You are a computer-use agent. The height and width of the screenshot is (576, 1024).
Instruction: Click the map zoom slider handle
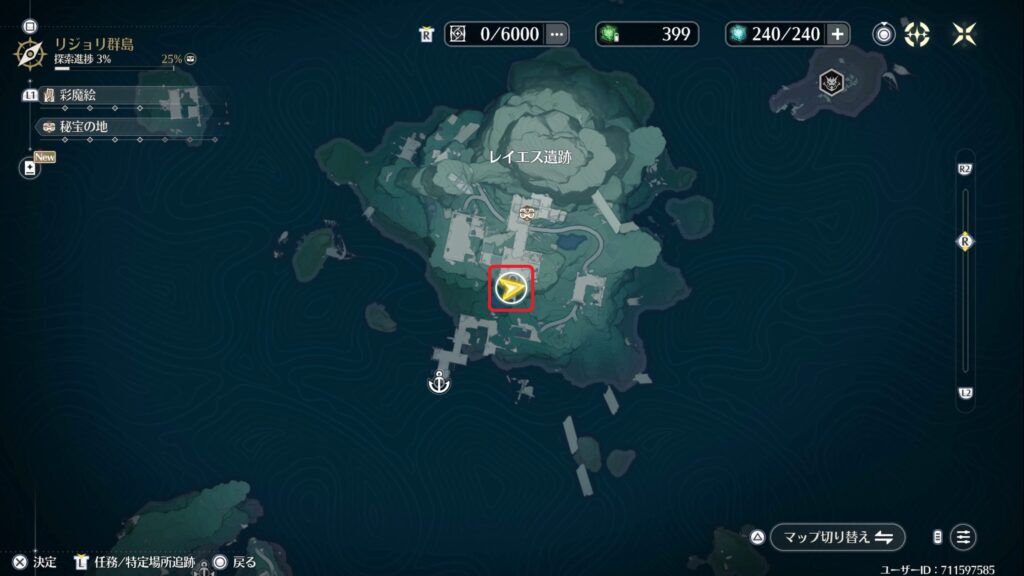(x=964, y=241)
